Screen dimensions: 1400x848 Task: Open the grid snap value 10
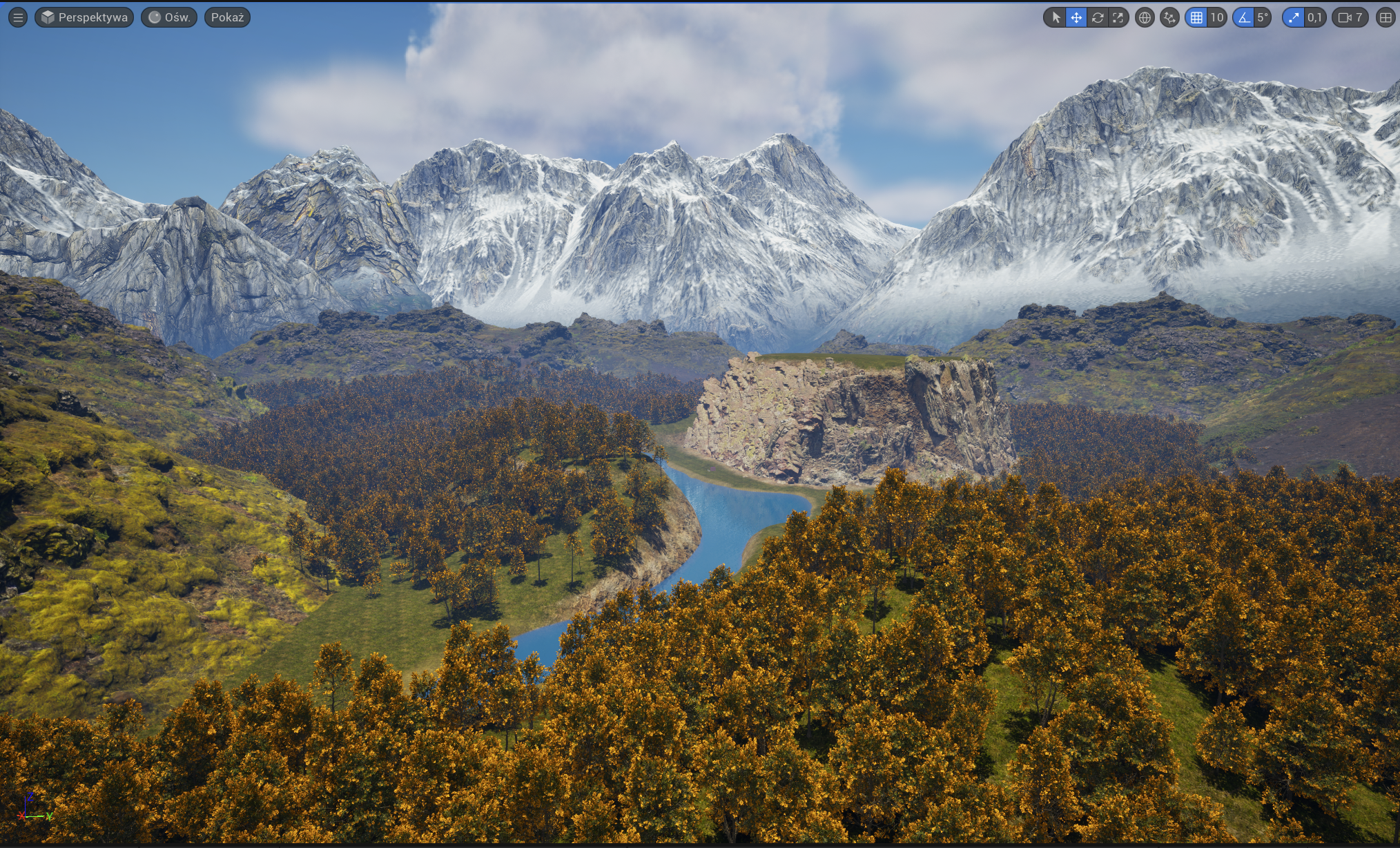click(x=1216, y=17)
